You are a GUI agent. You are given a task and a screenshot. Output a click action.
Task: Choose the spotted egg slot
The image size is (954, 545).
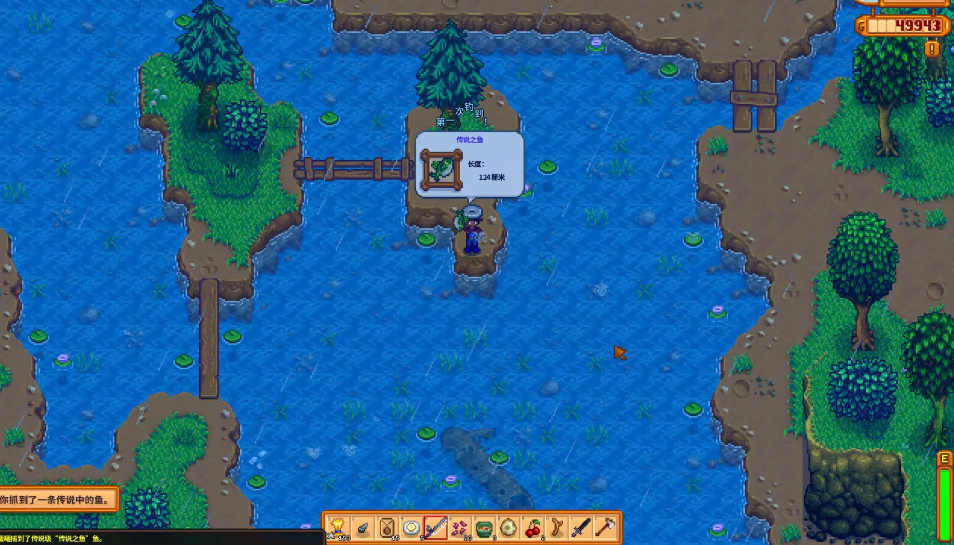507,527
